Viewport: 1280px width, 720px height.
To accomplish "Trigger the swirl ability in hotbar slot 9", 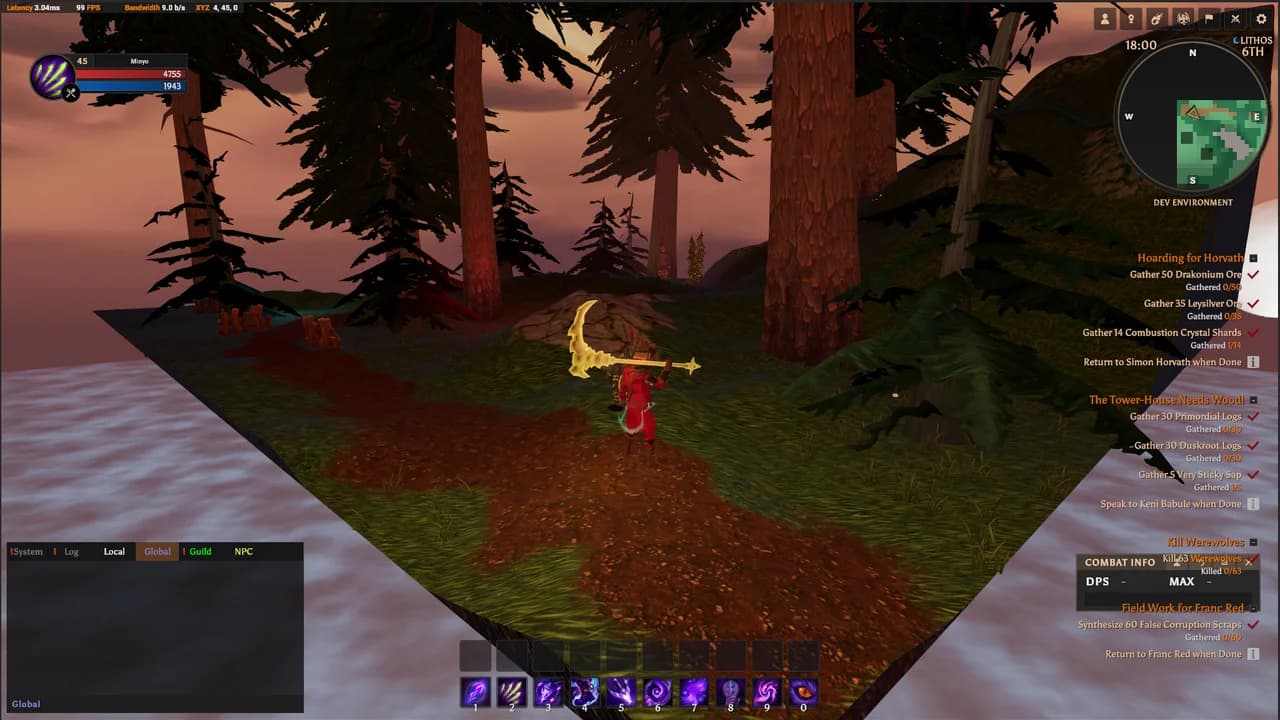I will tap(765, 691).
